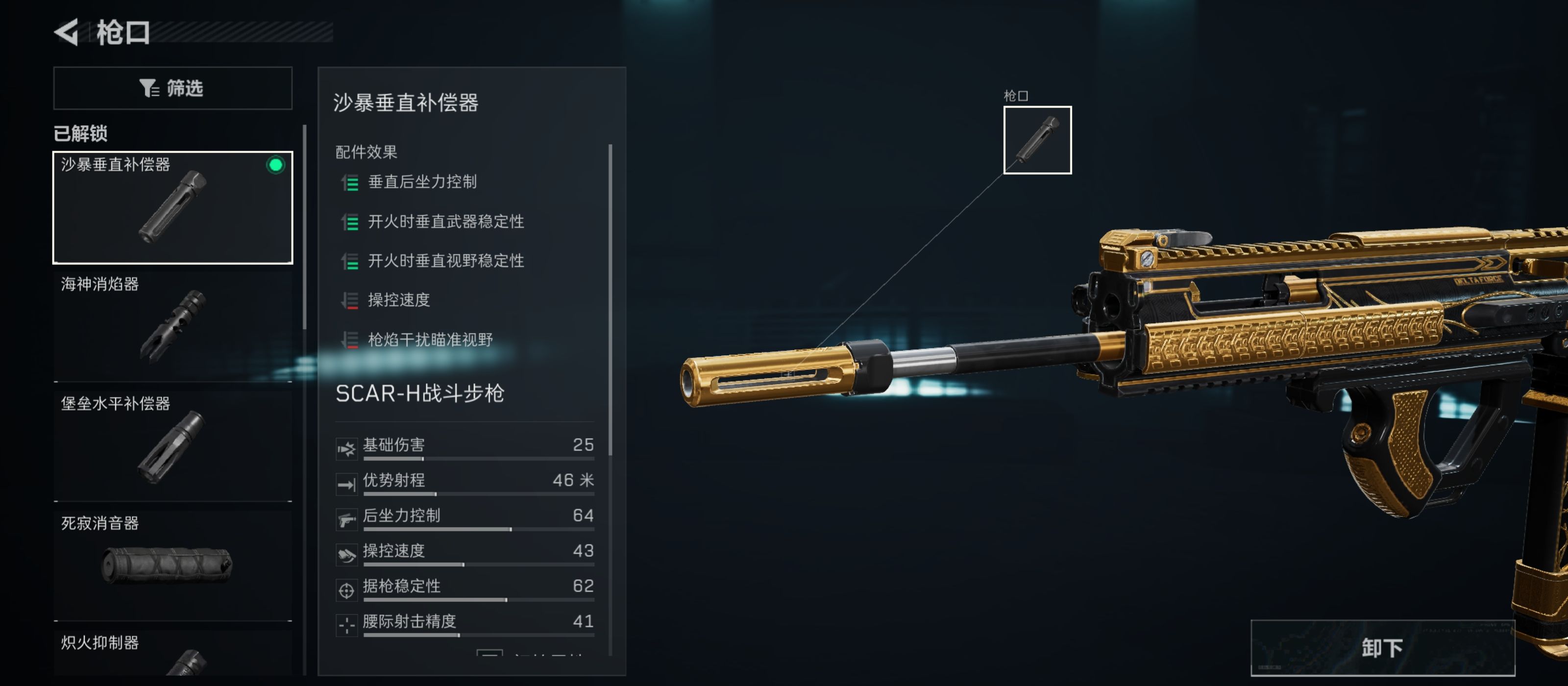This screenshot has width=1568, height=686.
Task: Click the filter funnel icon on 筛选
Action: coord(148,88)
